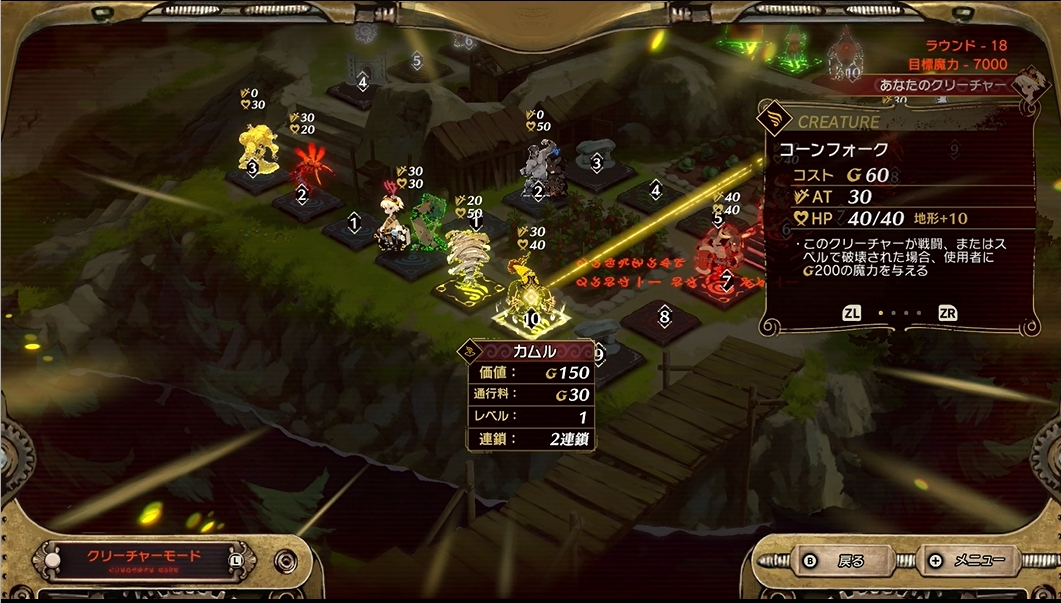This screenshot has width=1061, height=603.
Task: Pick the highlighted yellow creature on tile 10
Action: (526, 288)
